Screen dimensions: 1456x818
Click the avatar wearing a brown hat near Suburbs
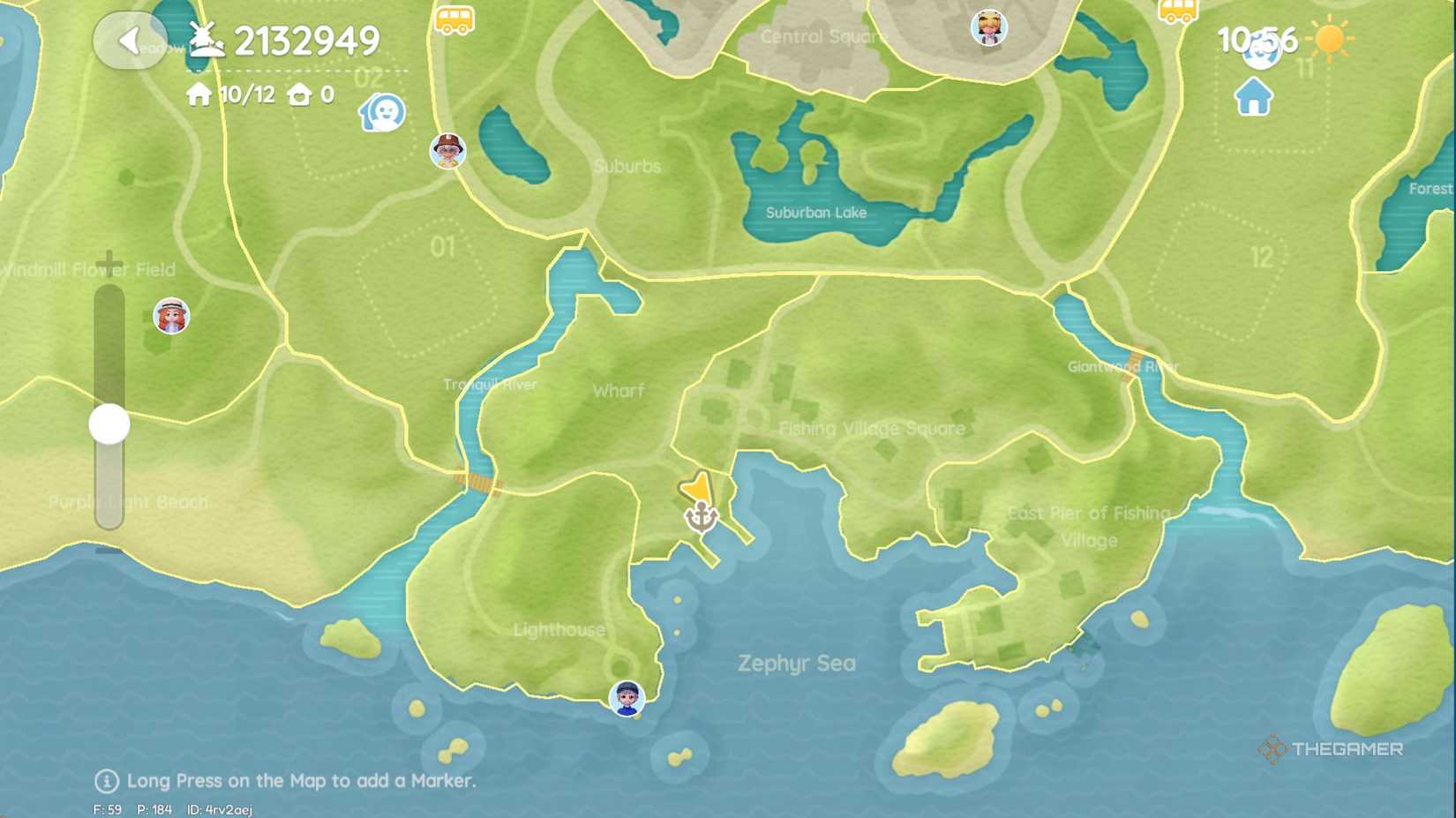[x=448, y=152]
